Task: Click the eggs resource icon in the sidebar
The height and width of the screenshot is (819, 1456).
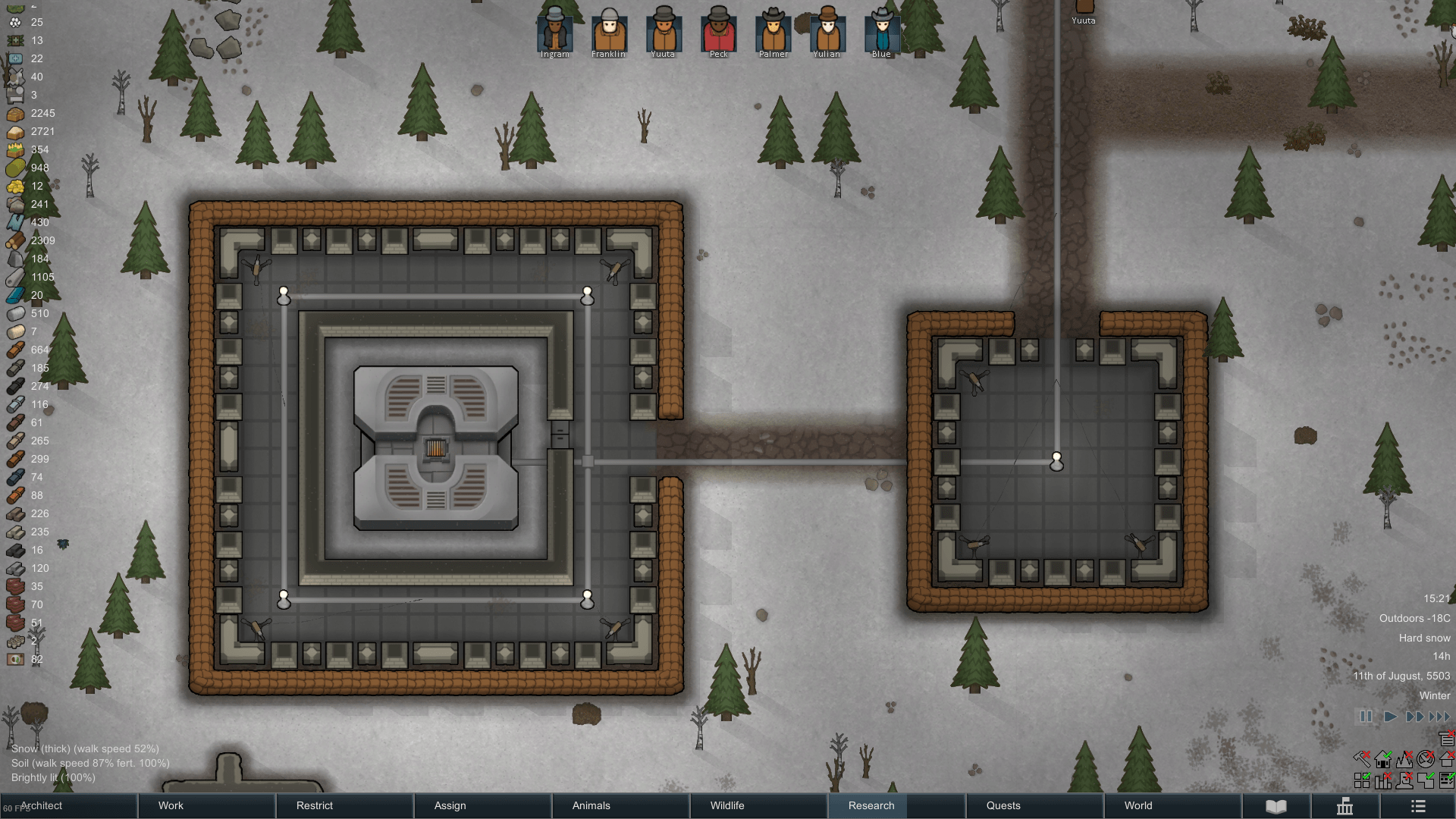Action: 15,22
